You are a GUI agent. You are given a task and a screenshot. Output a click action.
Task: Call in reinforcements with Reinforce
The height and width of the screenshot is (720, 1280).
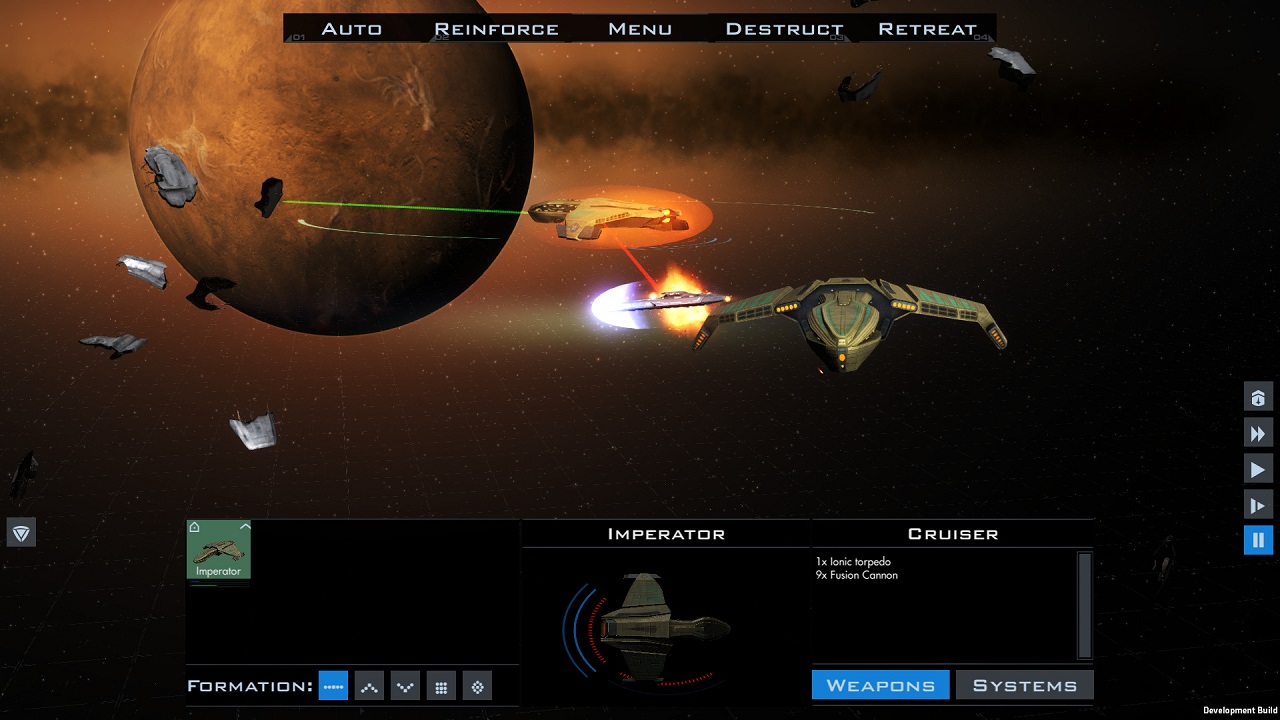496,29
